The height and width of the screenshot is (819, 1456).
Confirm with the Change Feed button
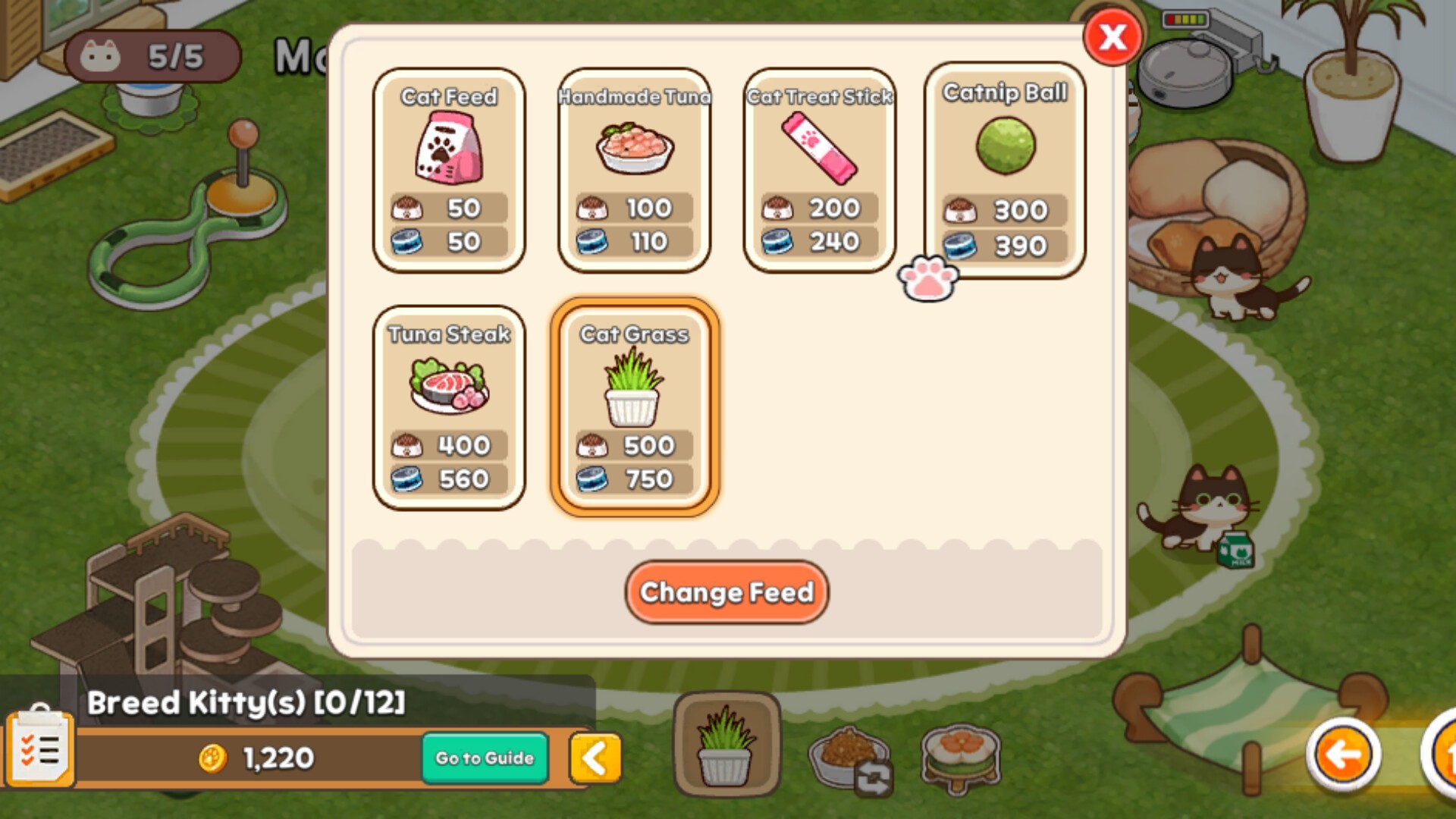point(726,592)
